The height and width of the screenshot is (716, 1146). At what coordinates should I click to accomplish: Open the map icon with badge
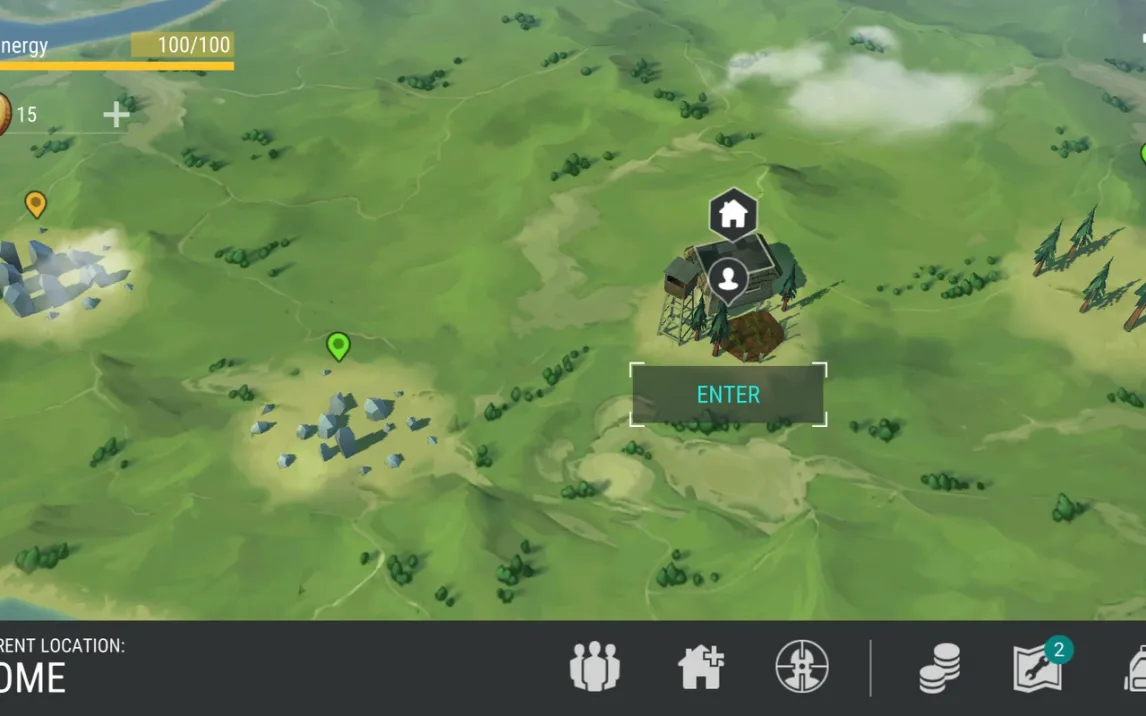(x=1038, y=667)
